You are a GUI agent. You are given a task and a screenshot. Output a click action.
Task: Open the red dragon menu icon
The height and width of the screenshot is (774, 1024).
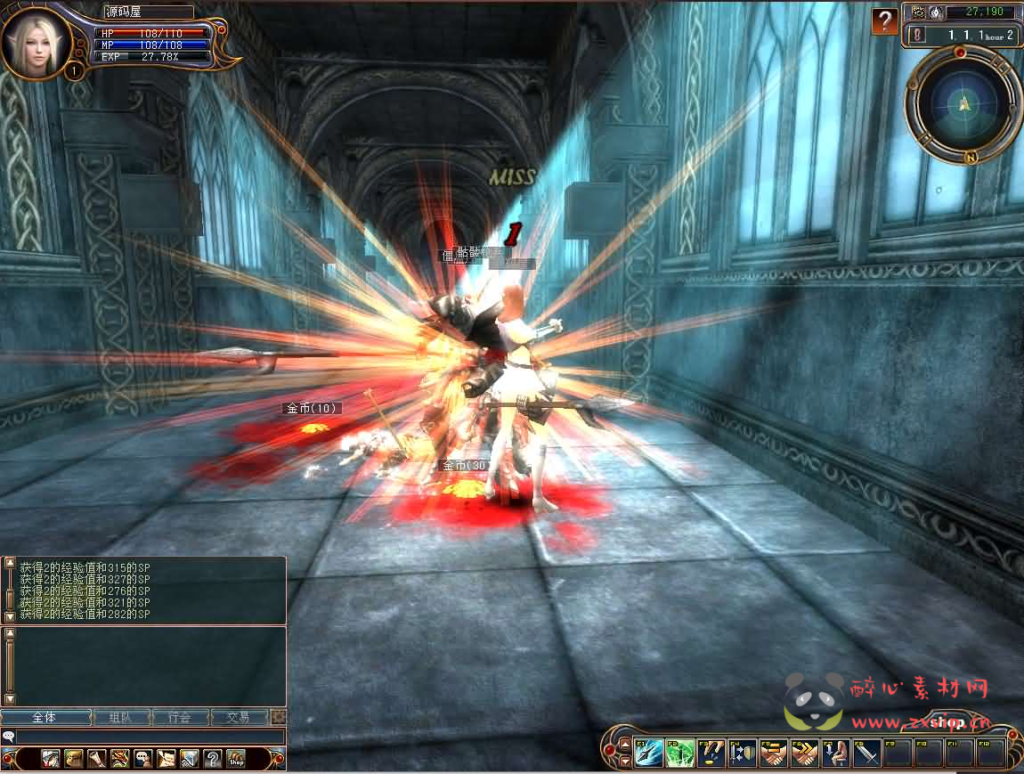120,759
